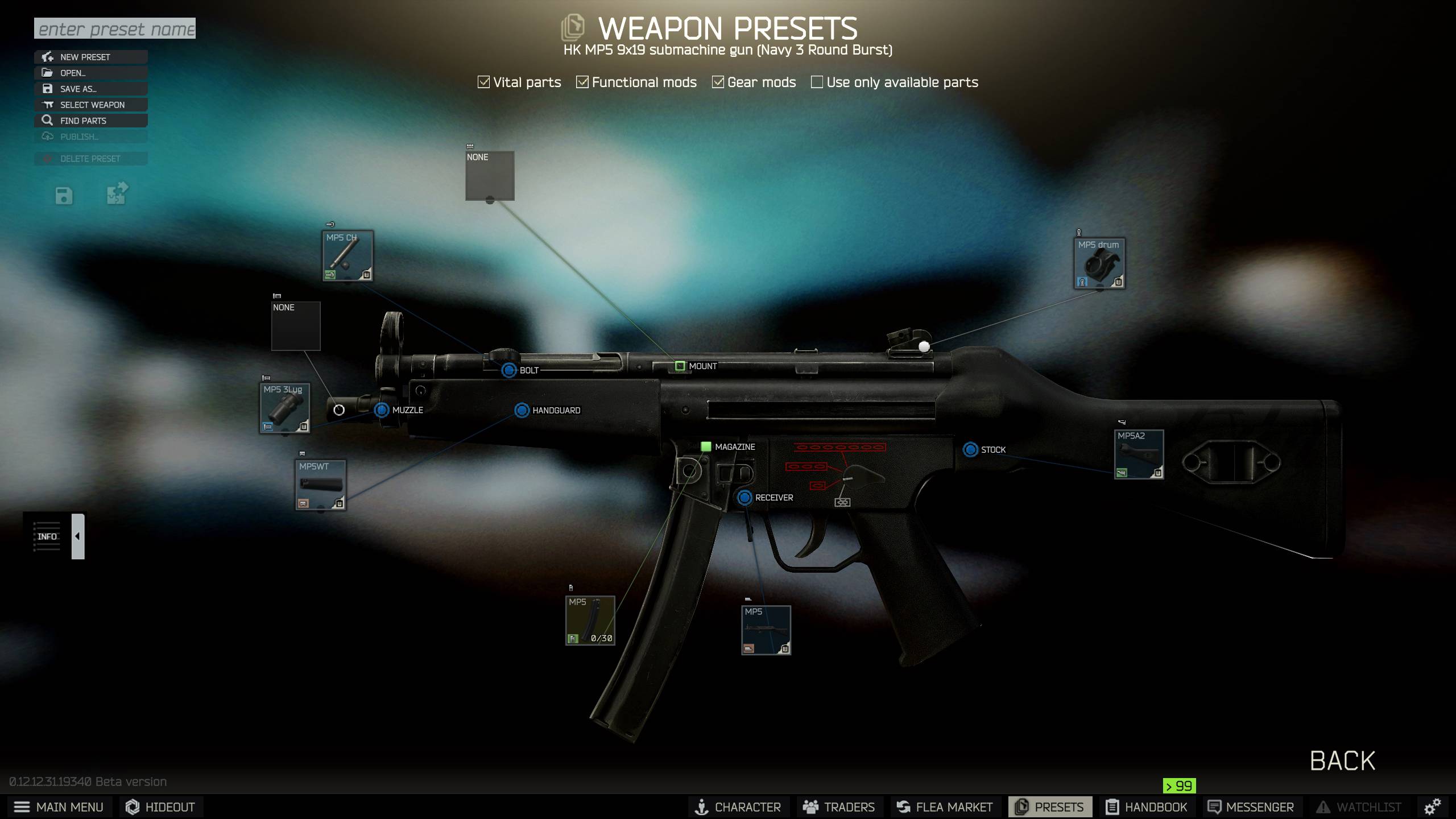Disable the Gear mods checkbox
Image resolution: width=1456 pixels, height=819 pixels.
point(717,82)
